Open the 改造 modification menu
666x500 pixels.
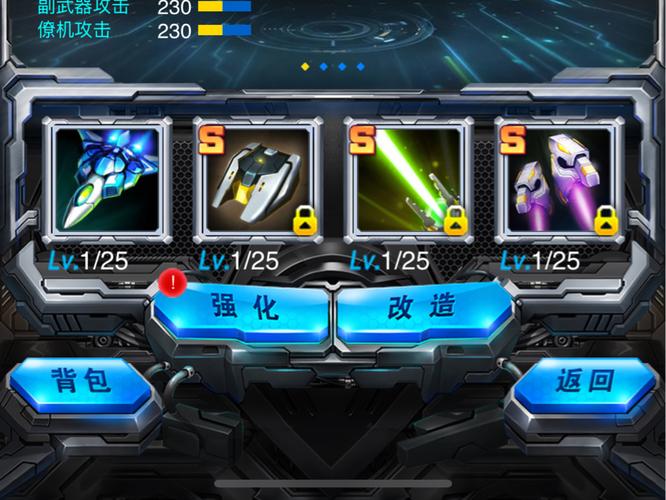click(421, 308)
